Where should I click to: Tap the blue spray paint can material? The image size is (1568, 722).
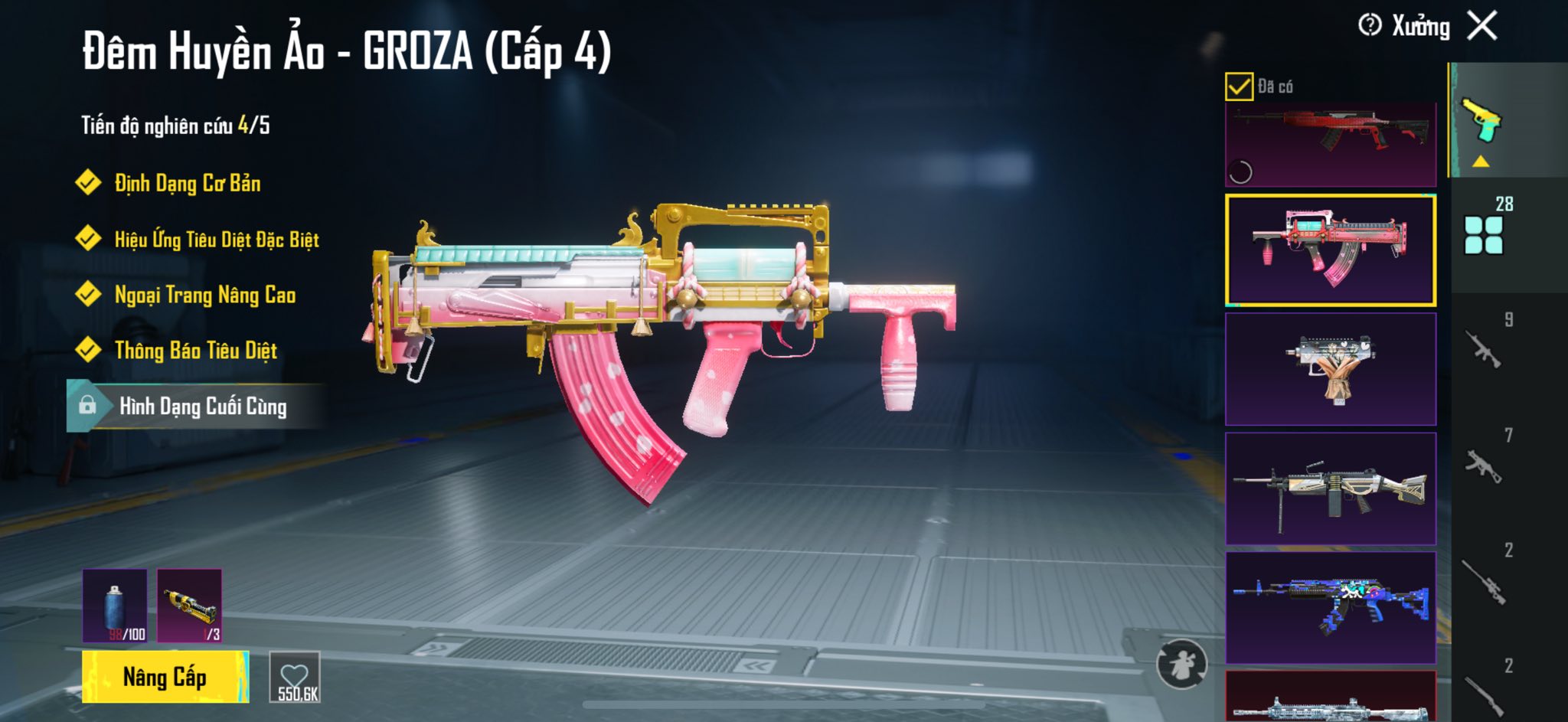[115, 606]
